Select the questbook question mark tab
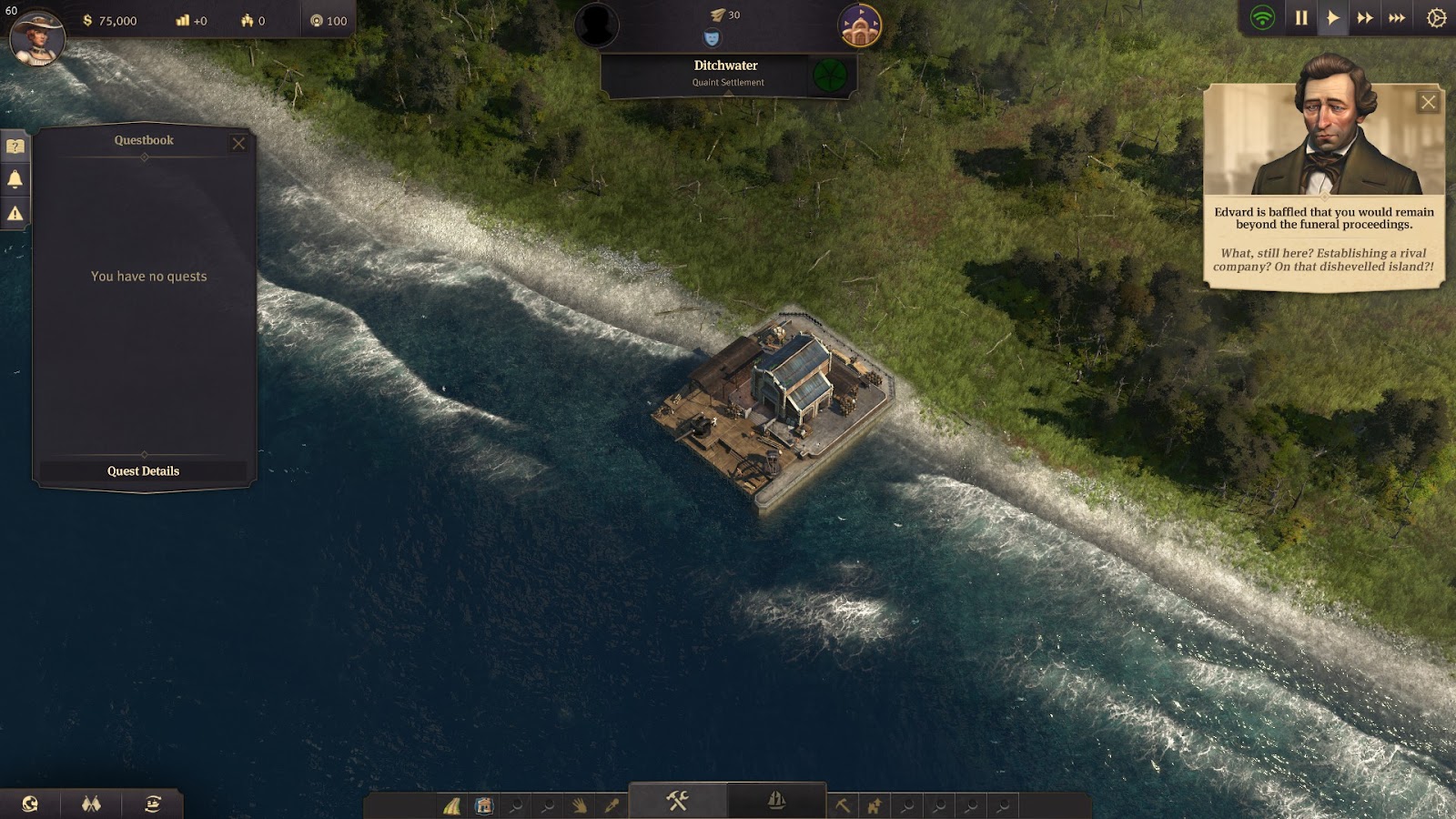The image size is (1456, 819). 15,146
